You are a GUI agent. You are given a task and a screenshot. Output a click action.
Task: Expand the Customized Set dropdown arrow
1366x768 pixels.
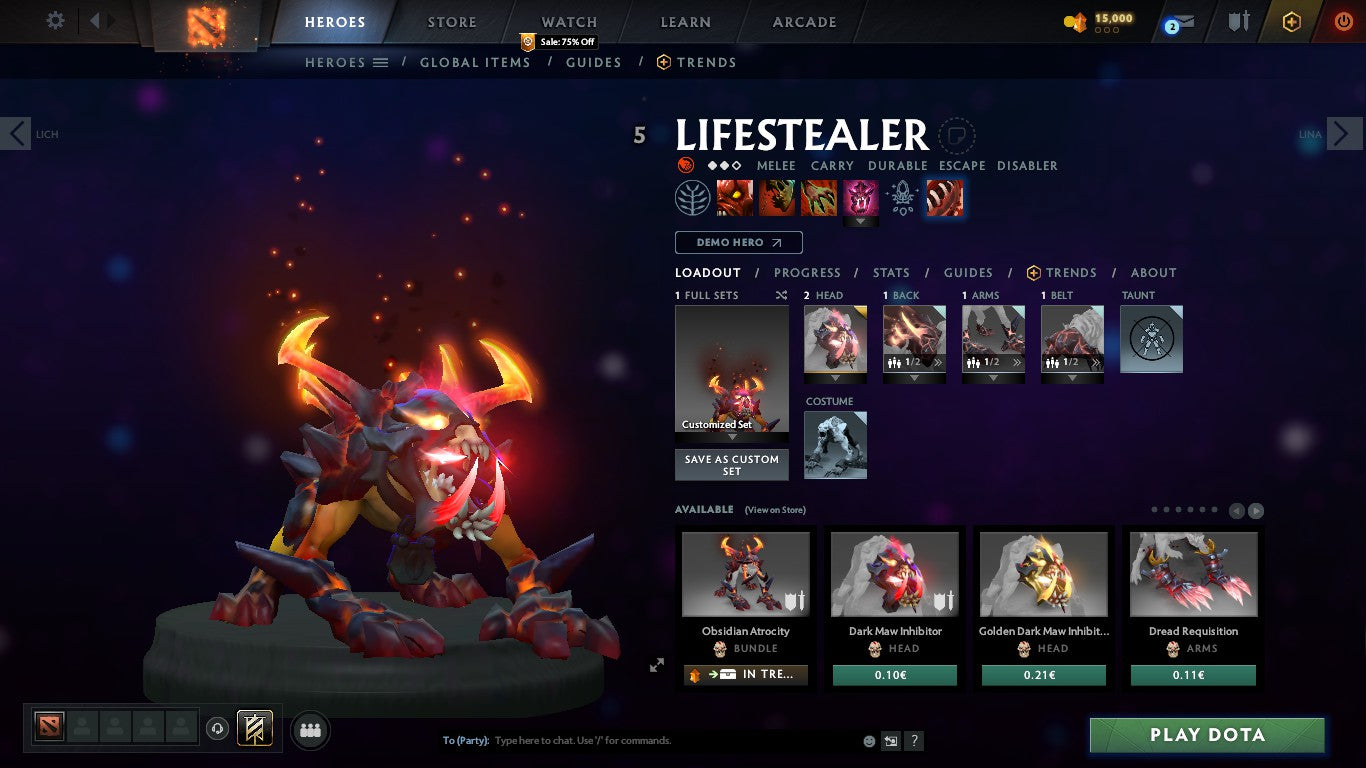pyautogui.click(x=731, y=435)
